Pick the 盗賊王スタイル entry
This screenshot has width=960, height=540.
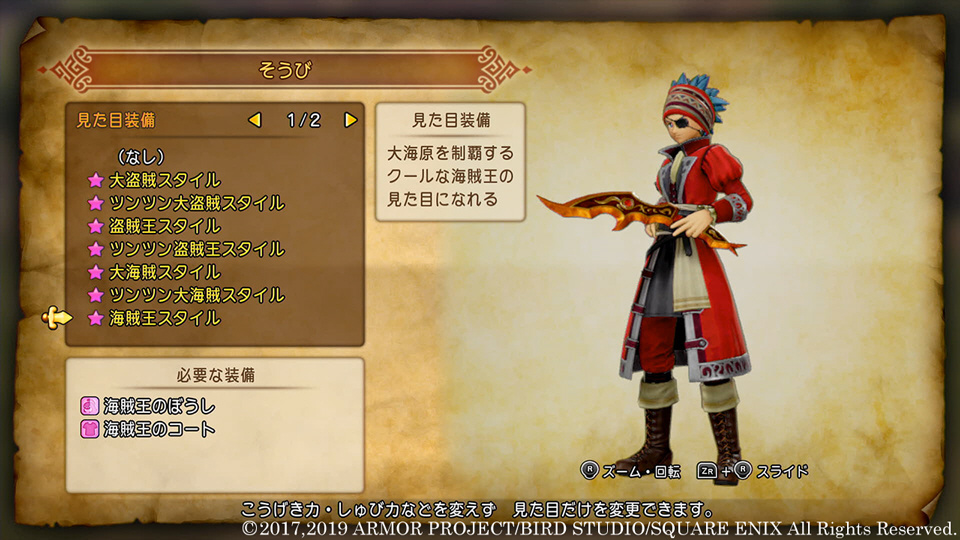[164, 226]
